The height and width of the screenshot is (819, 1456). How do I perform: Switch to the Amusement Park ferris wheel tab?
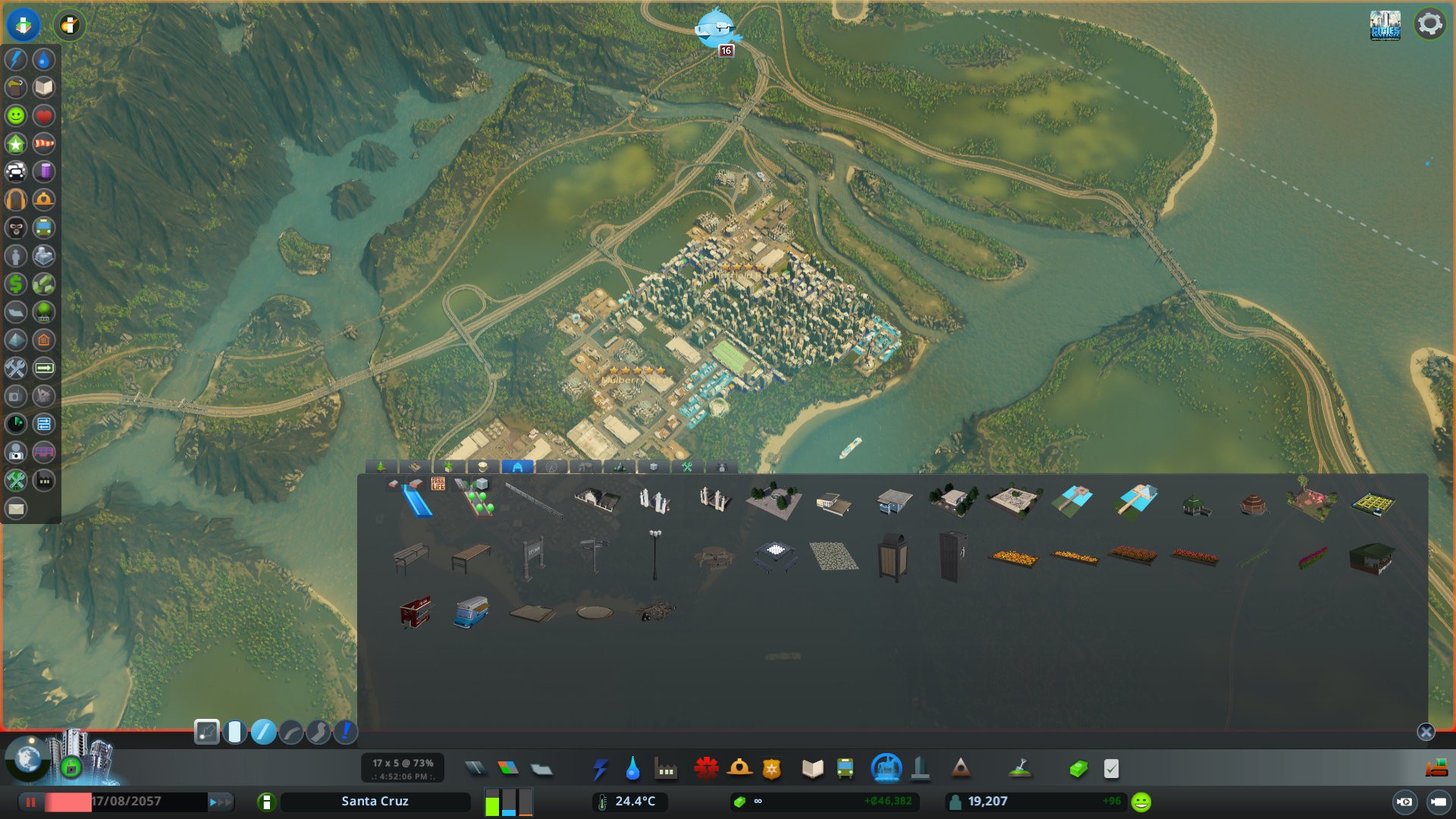[x=551, y=466]
